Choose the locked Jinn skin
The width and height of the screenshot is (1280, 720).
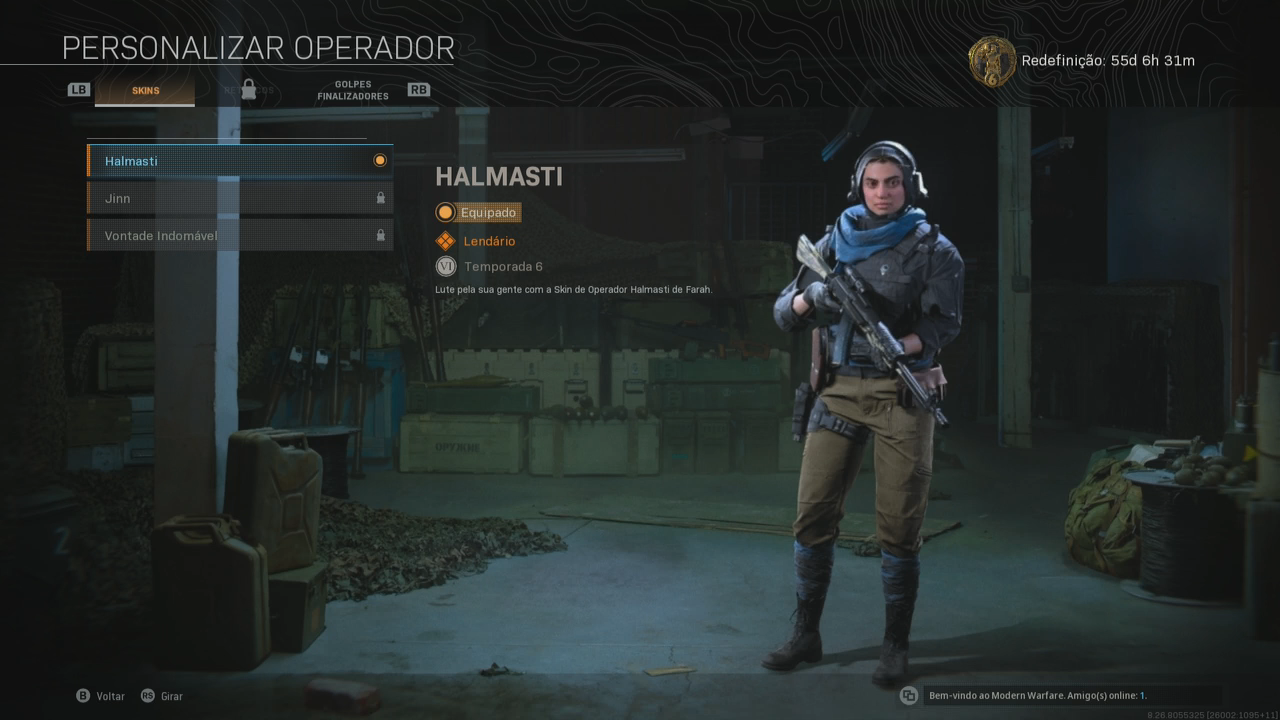pos(240,198)
